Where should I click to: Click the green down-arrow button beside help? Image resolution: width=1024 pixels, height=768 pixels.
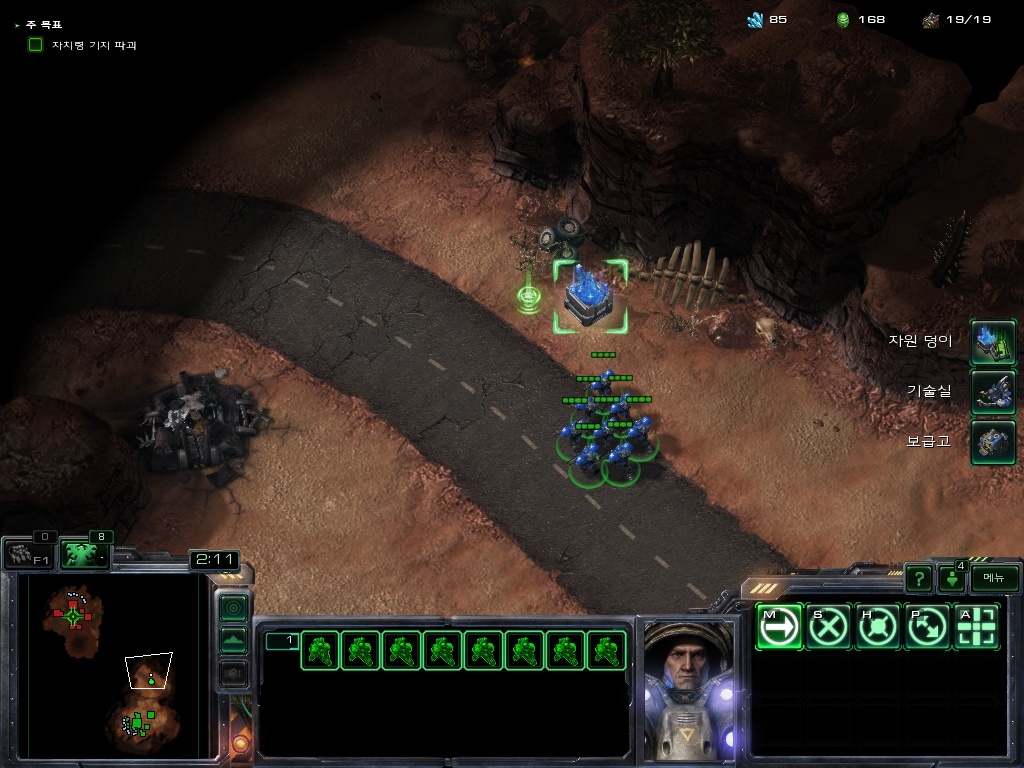coord(951,578)
